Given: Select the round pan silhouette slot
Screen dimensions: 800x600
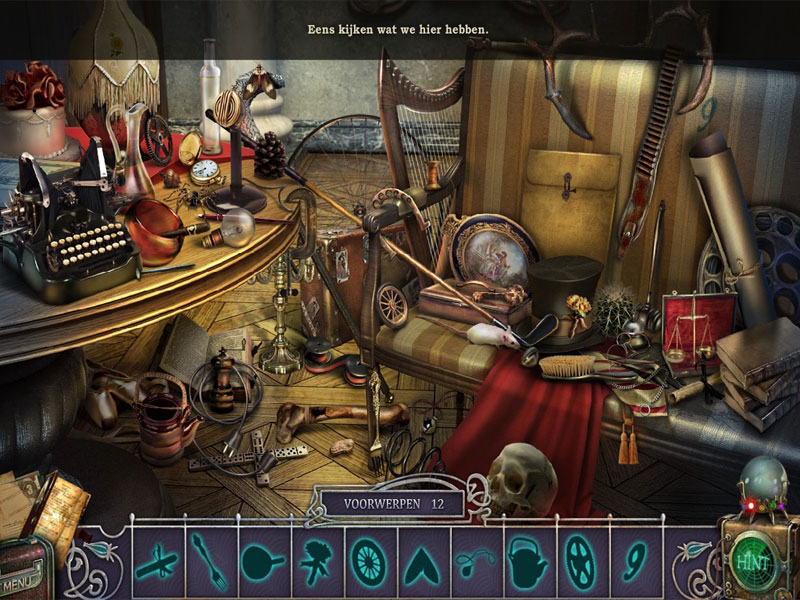Looking at the screenshot, I should coord(262,561).
